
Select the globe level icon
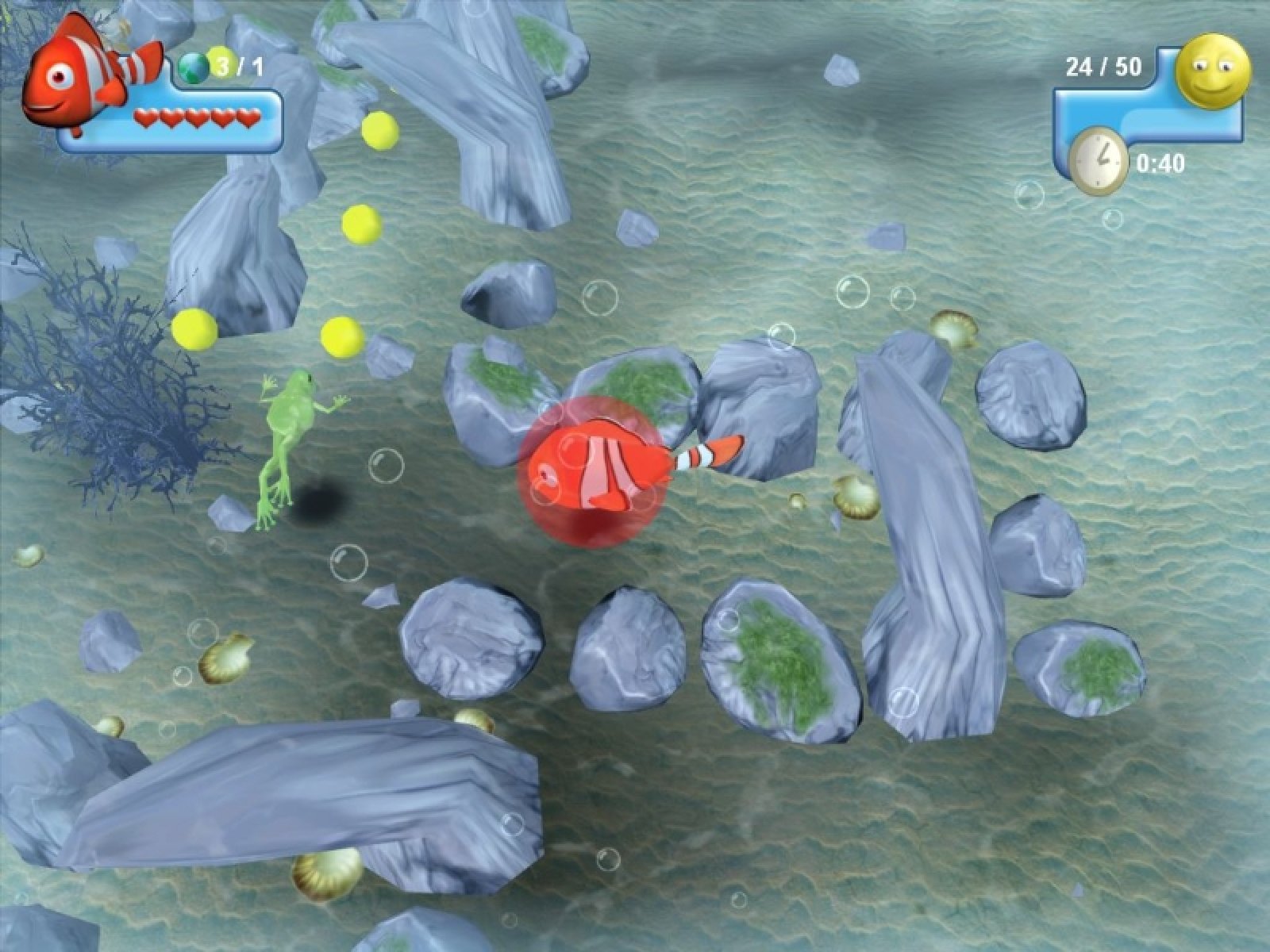tap(194, 66)
